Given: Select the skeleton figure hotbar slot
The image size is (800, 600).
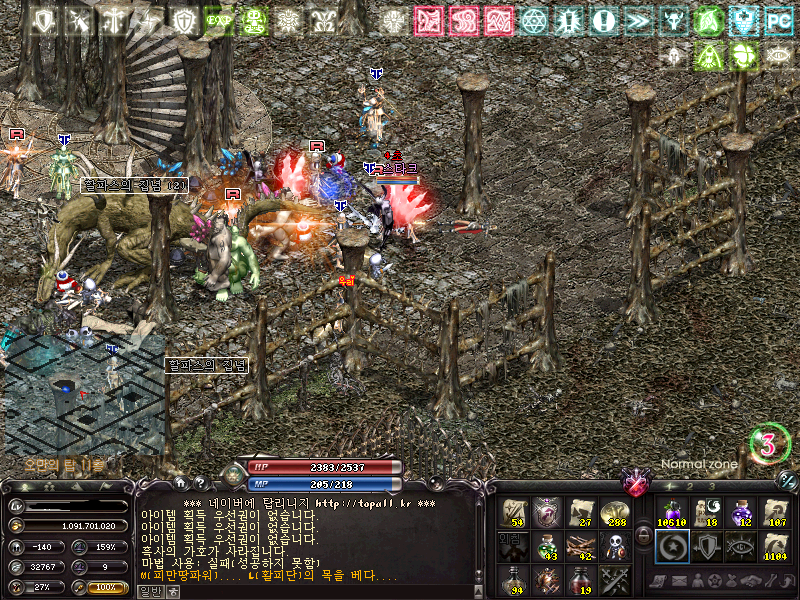Looking at the screenshot, I should click(x=615, y=546).
